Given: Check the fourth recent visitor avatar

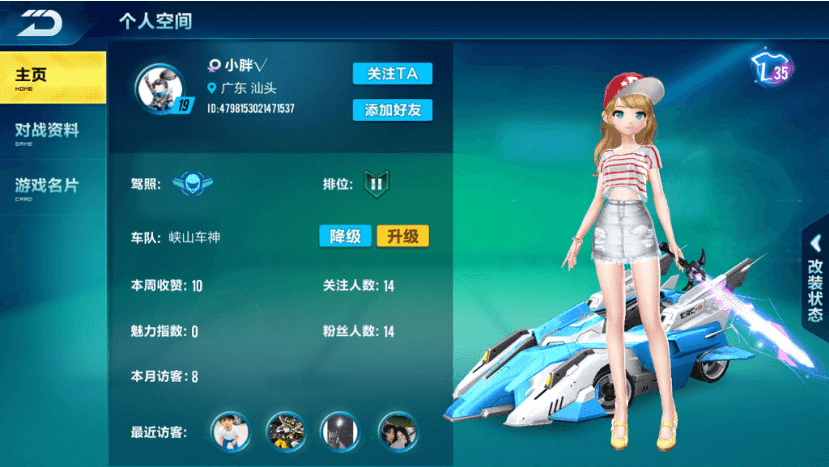Looking at the screenshot, I should [x=397, y=431].
